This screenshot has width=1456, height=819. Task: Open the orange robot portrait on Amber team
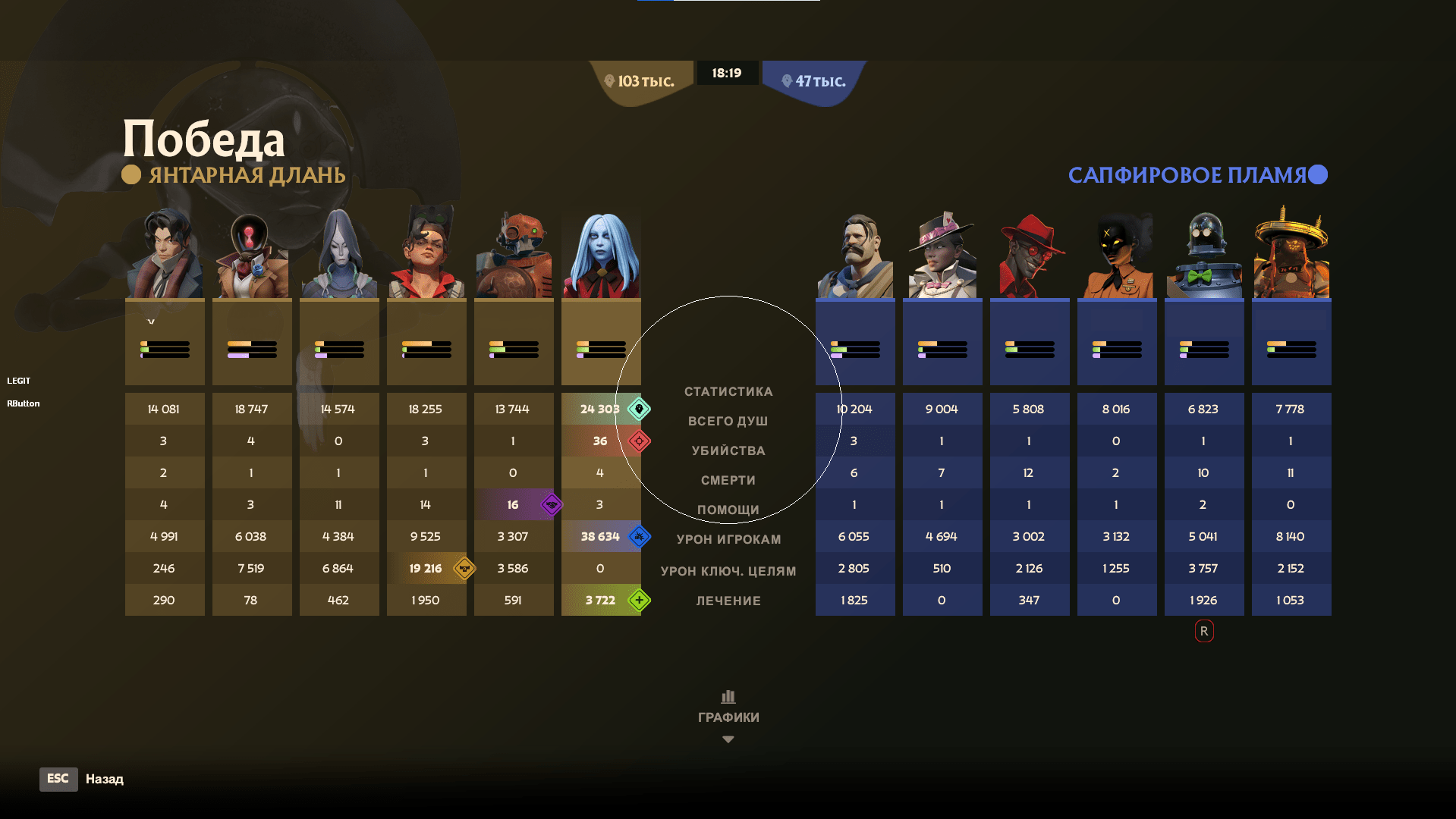(514, 255)
